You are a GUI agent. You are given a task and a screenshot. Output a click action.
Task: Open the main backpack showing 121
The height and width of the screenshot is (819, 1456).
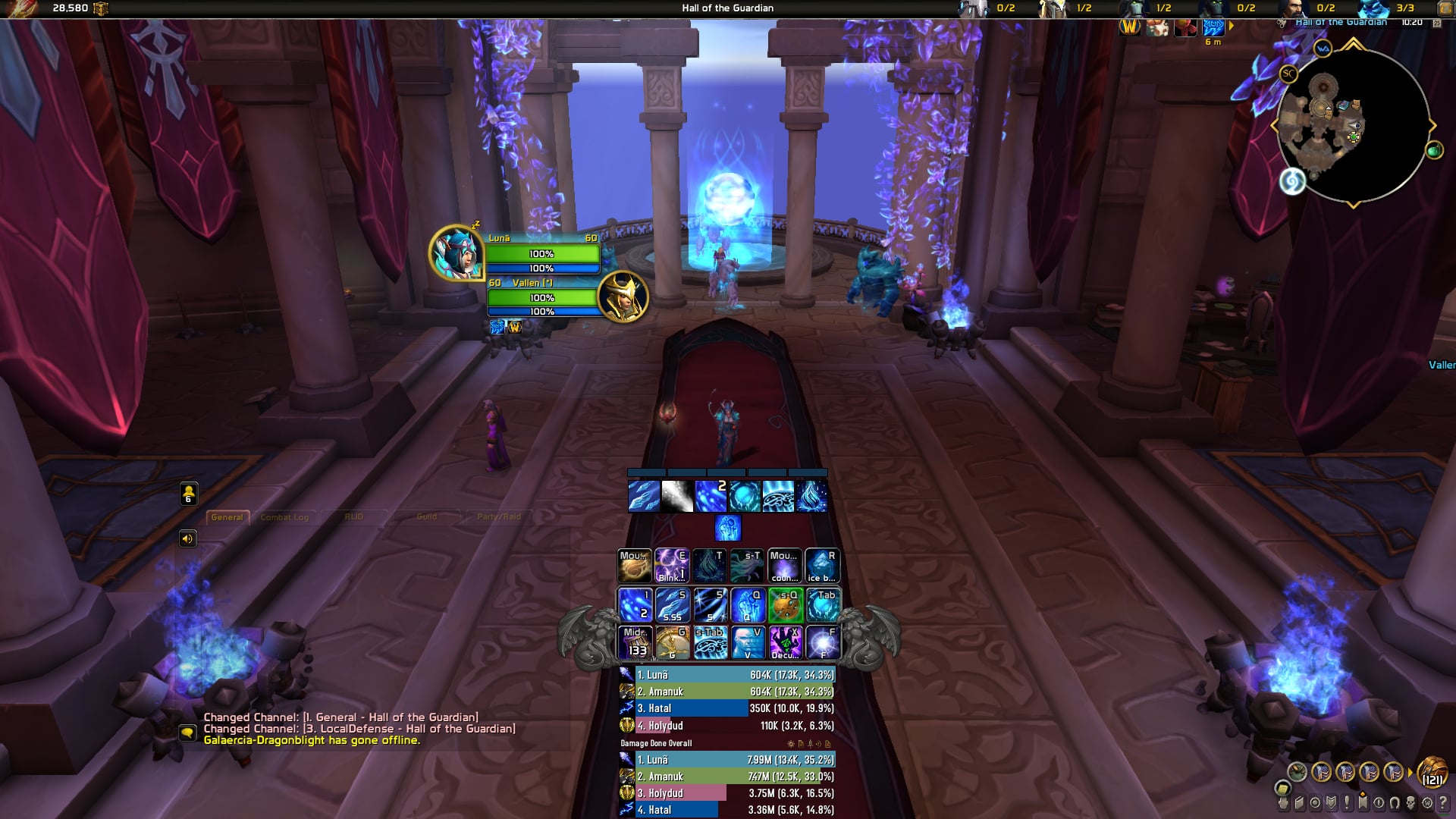coord(1432,772)
